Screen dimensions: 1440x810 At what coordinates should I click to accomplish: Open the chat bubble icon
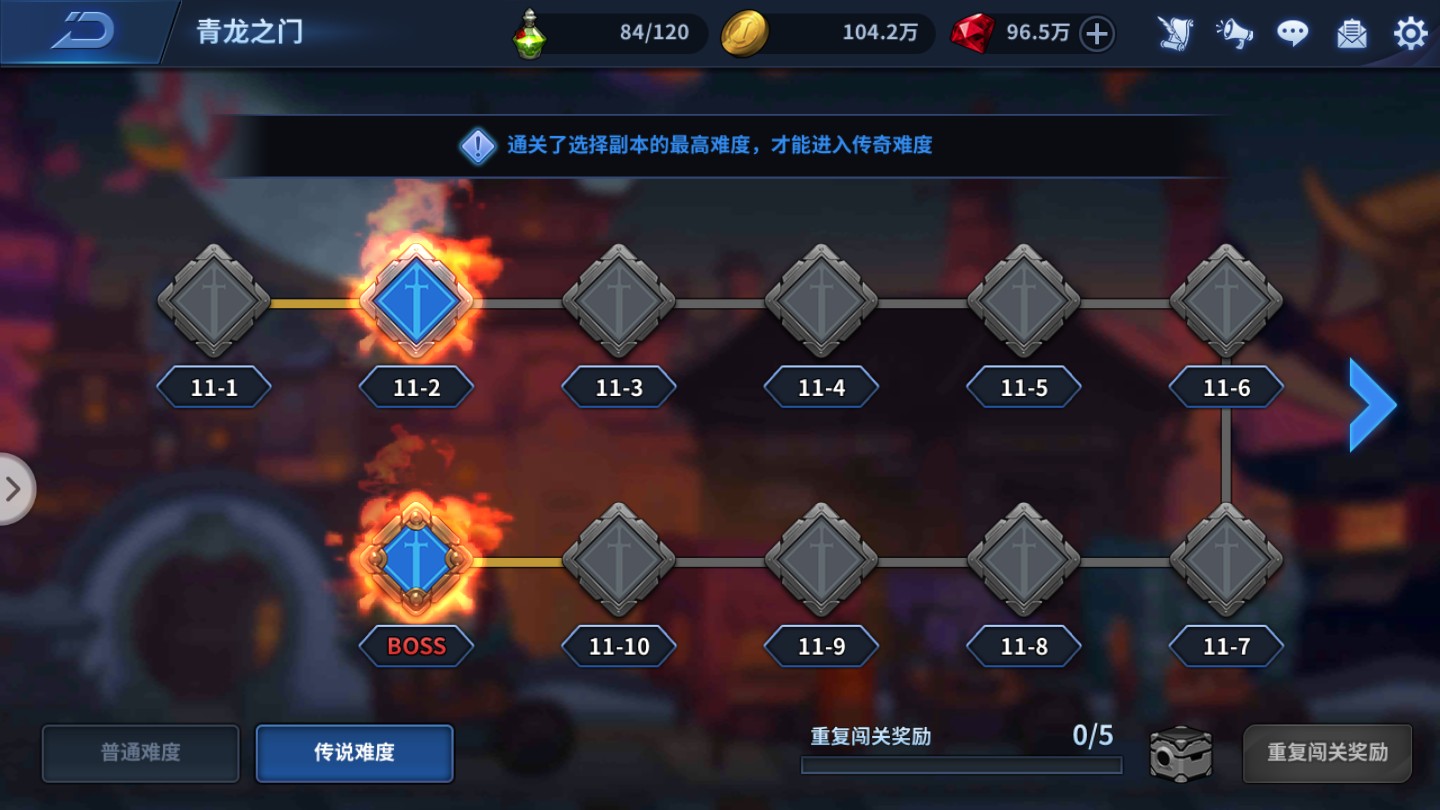[1293, 33]
